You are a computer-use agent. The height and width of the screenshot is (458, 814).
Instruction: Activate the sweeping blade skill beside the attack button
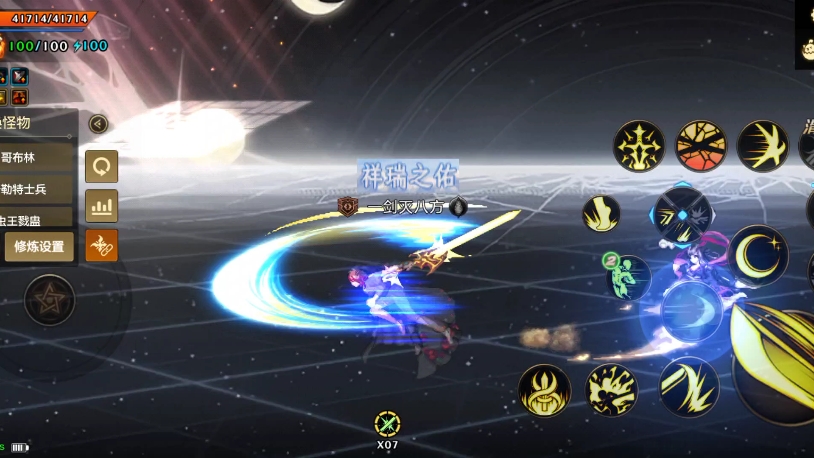(x=689, y=386)
